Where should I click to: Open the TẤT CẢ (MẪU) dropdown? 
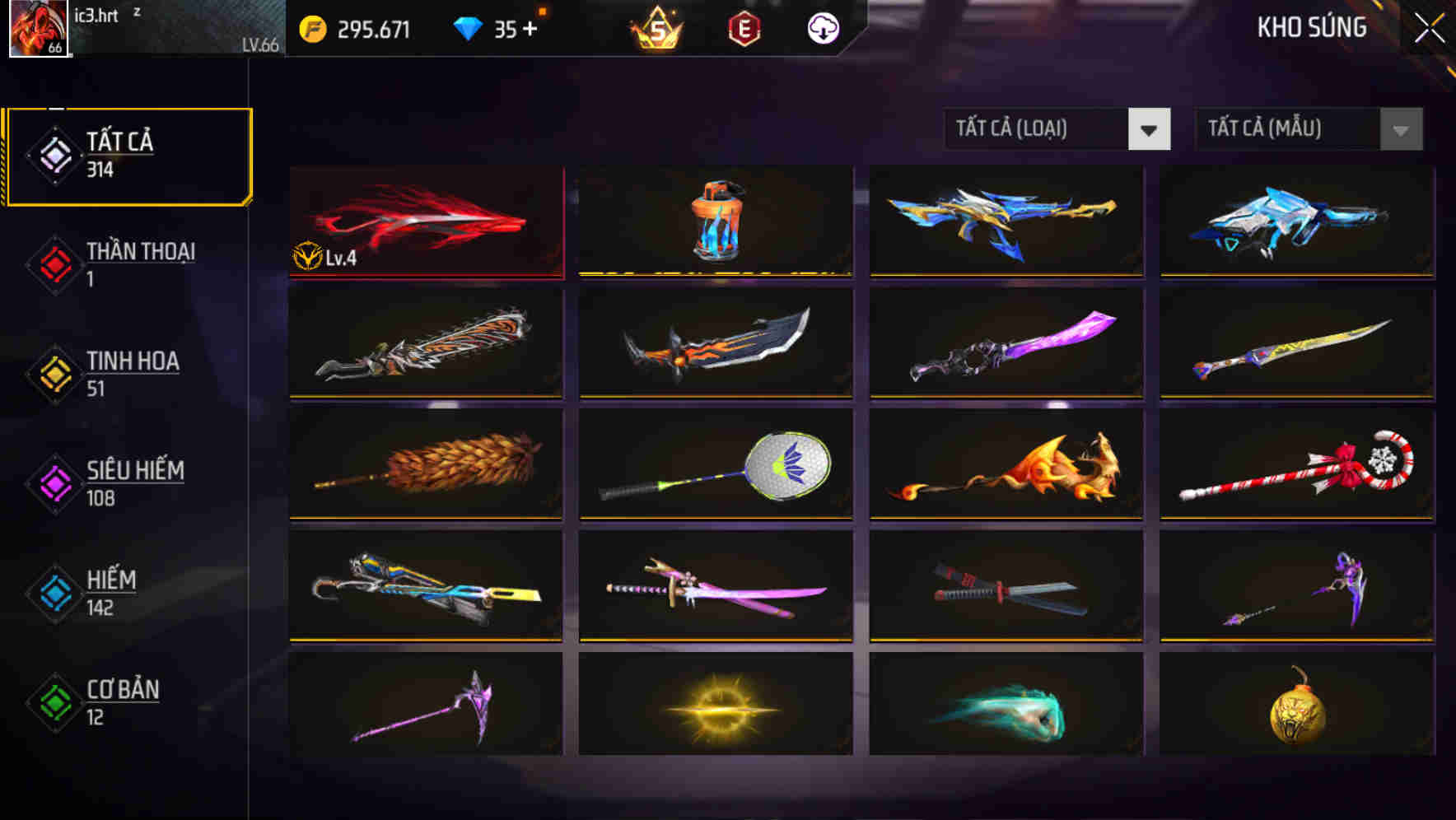(x=1289, y=129)
